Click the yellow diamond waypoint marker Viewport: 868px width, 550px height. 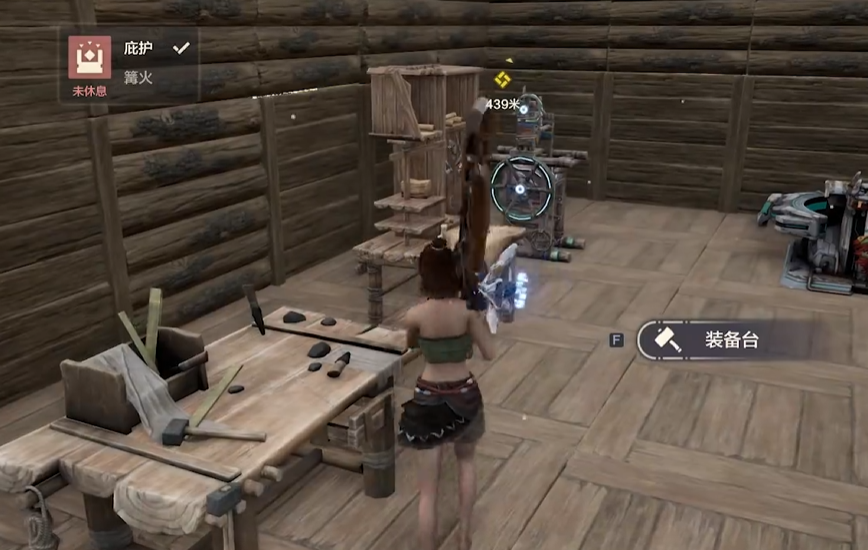(503, 79)
